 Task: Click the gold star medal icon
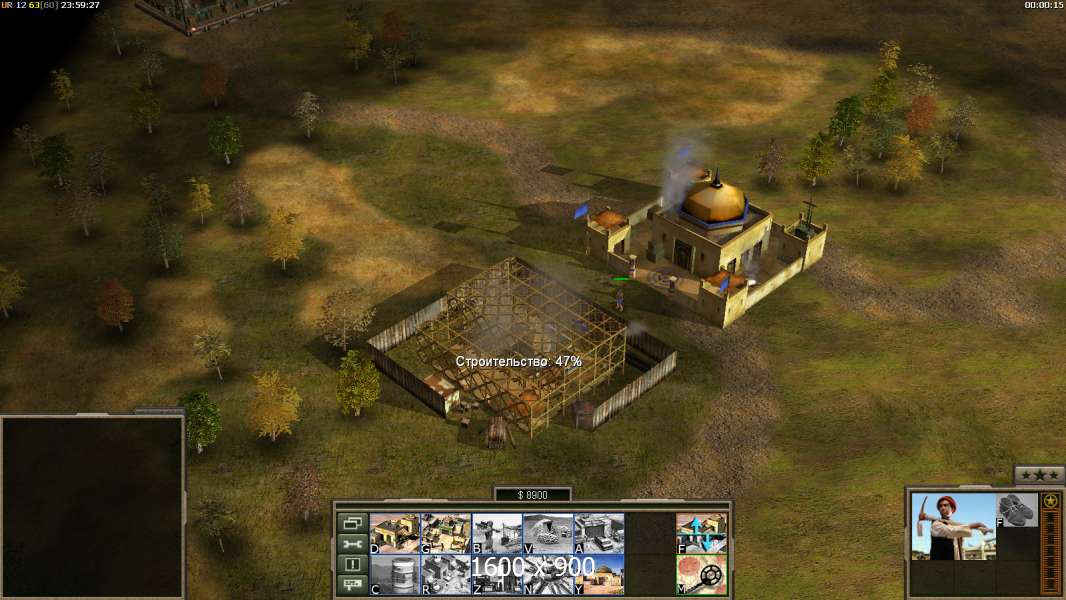point(1050,501)
